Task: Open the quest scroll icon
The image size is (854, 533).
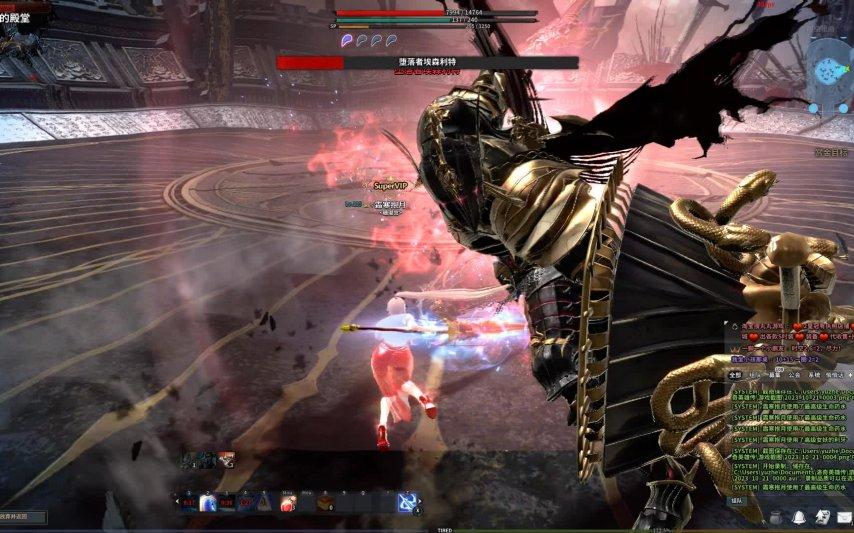Action: (x=822, y=516)
